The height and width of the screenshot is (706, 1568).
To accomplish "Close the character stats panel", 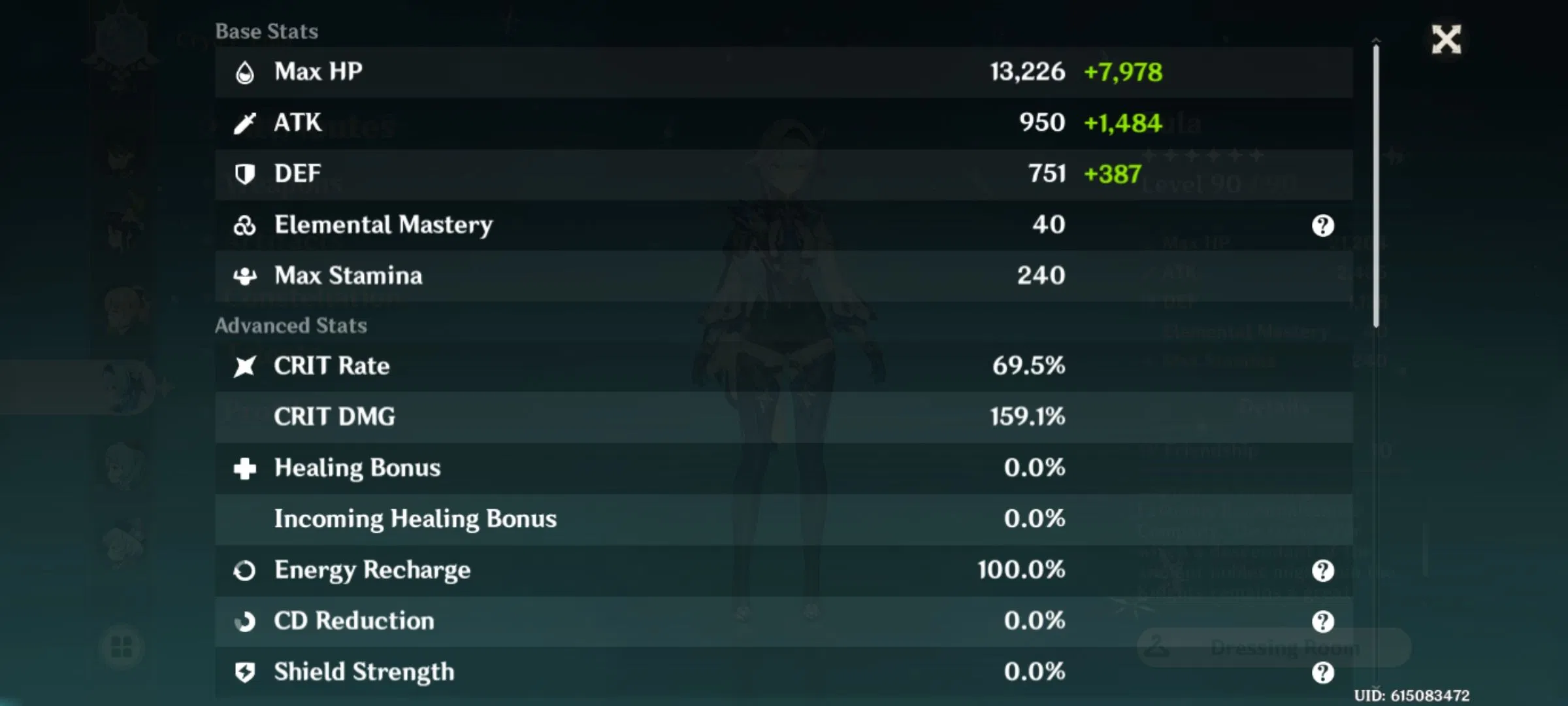I will coord(1446,39).
